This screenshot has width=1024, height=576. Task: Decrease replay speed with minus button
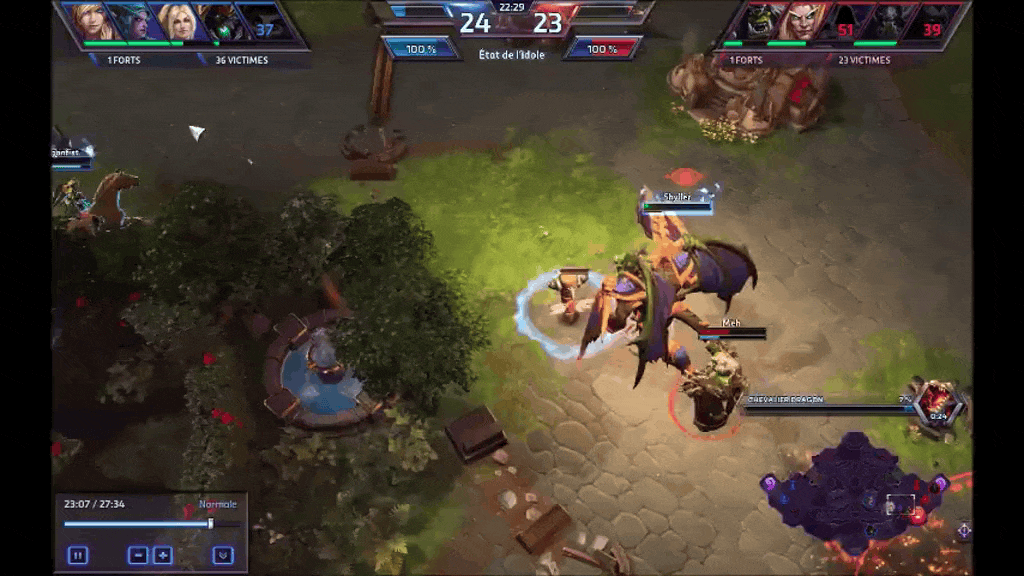[x=138, y=555]
